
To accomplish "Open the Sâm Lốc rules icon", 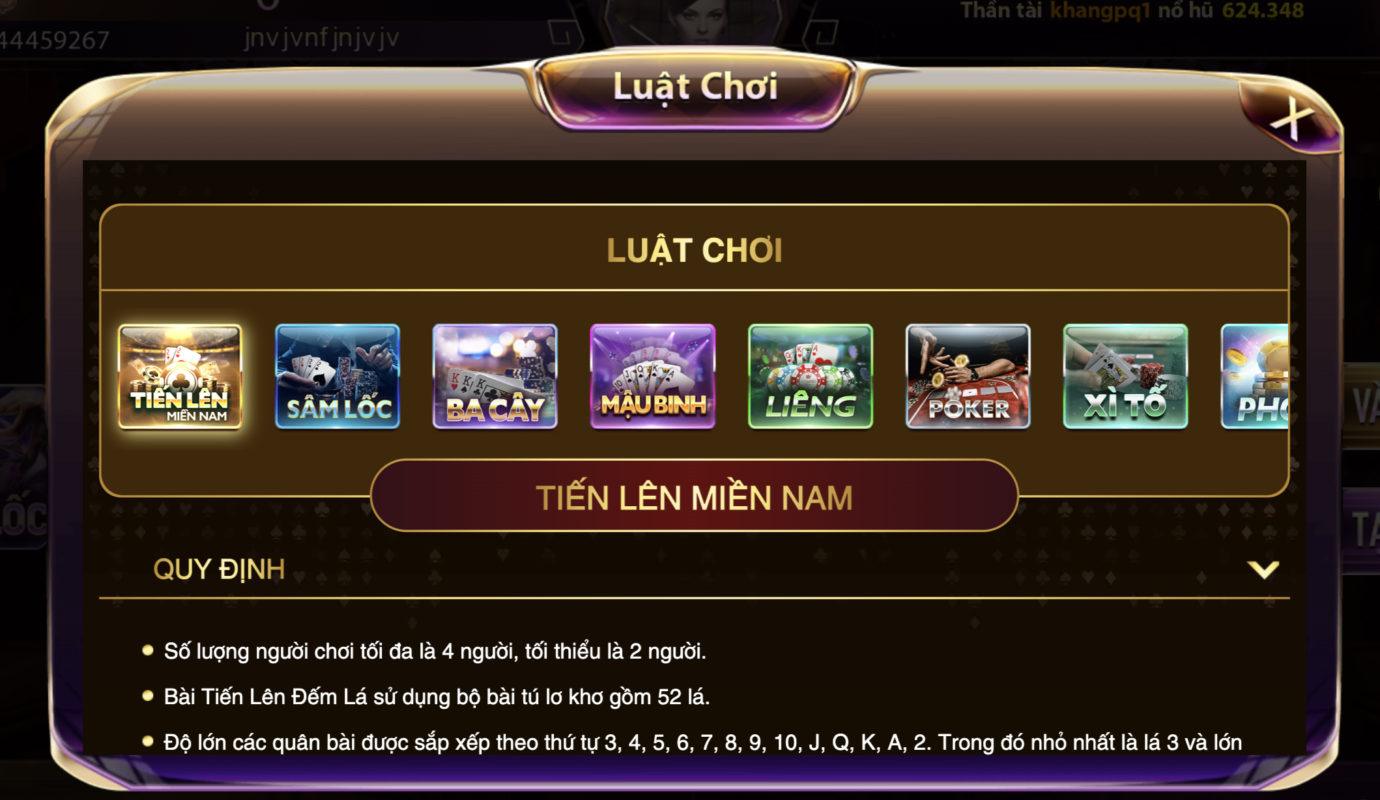I will (x=338, y=376).
